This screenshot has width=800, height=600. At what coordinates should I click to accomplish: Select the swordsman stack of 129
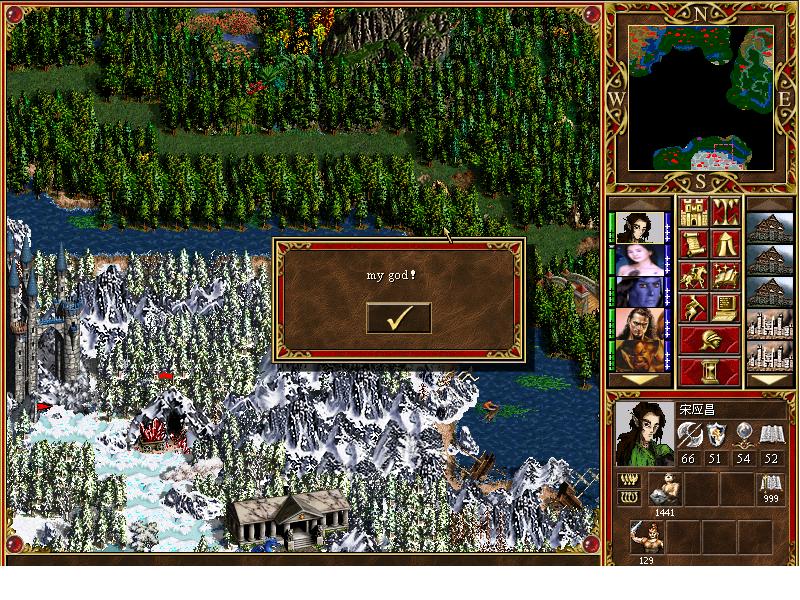(x=645, y=537)
